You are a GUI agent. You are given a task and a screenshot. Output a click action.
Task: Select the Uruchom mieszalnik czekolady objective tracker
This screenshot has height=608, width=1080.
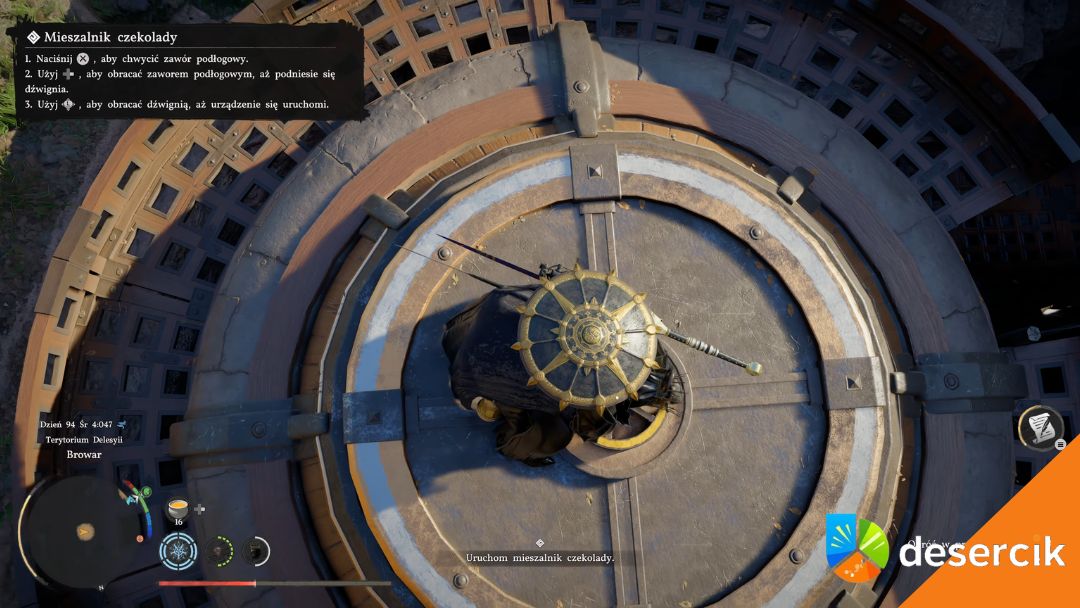click(540, 557)
